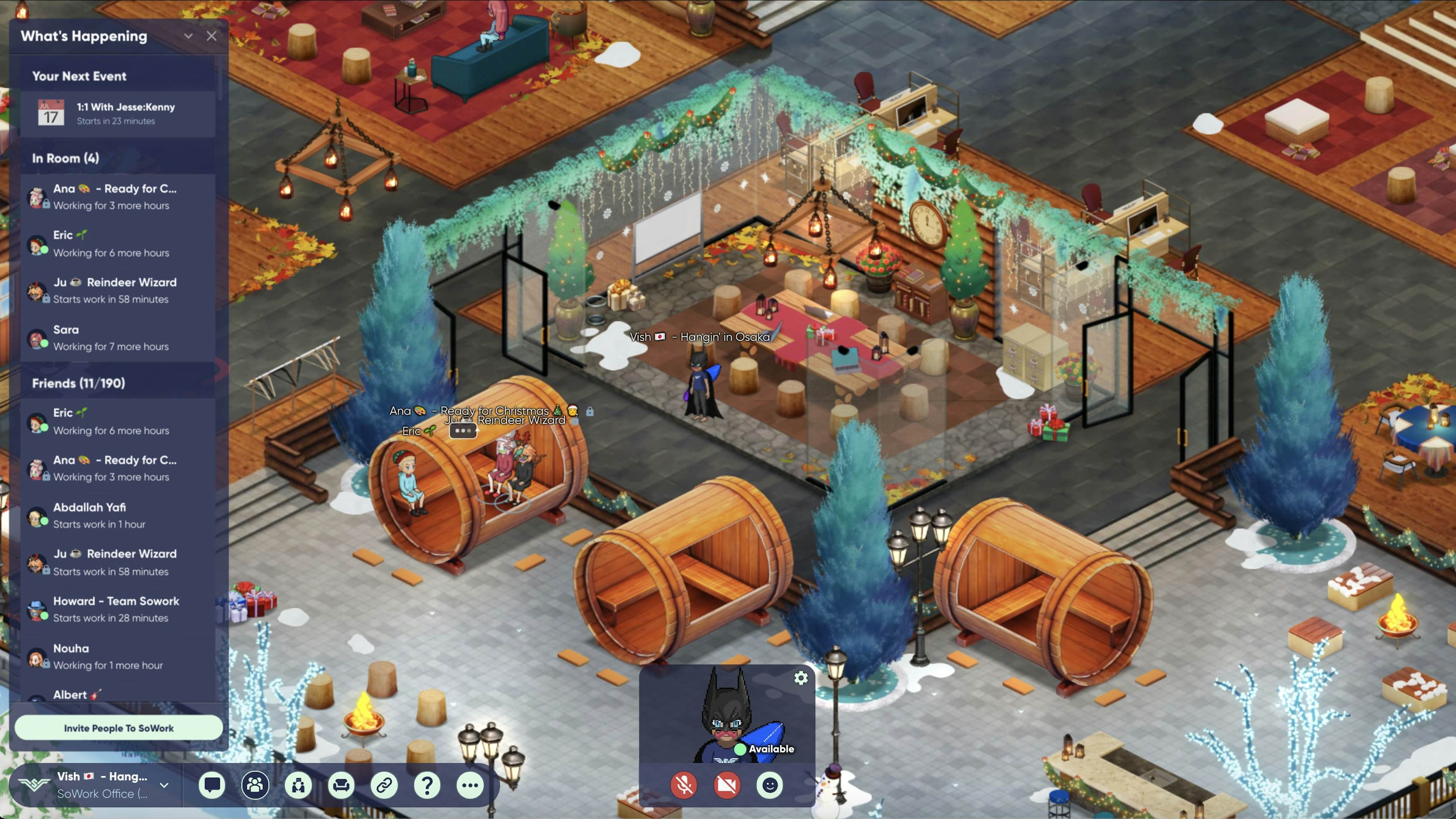Open the three-dot more options menu
Viewport: 1456px width, 819px height.
pyautogui.click(x=470, y=785)
